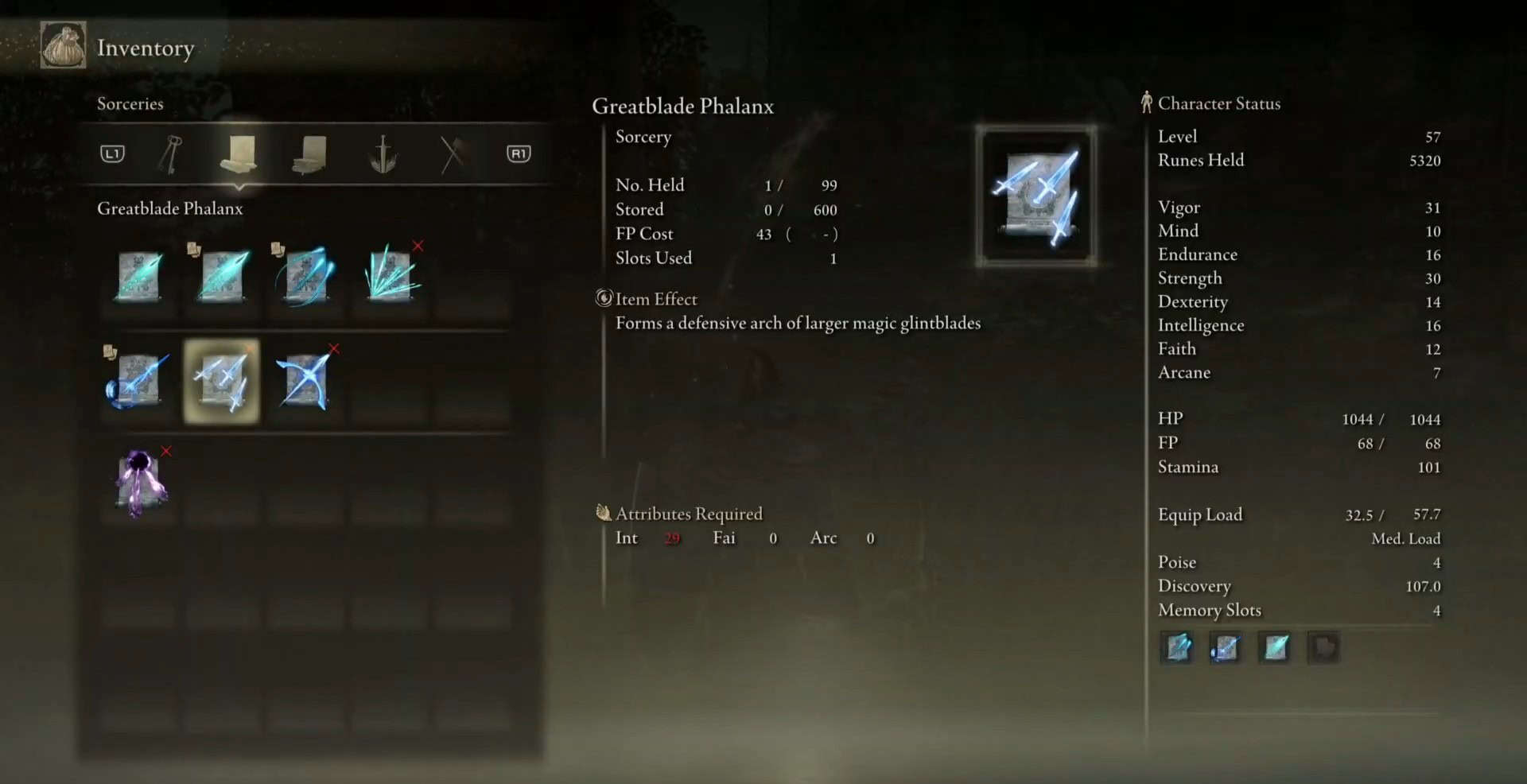Select the Greatblade Phalanx sorcery slot

[222, 381]
